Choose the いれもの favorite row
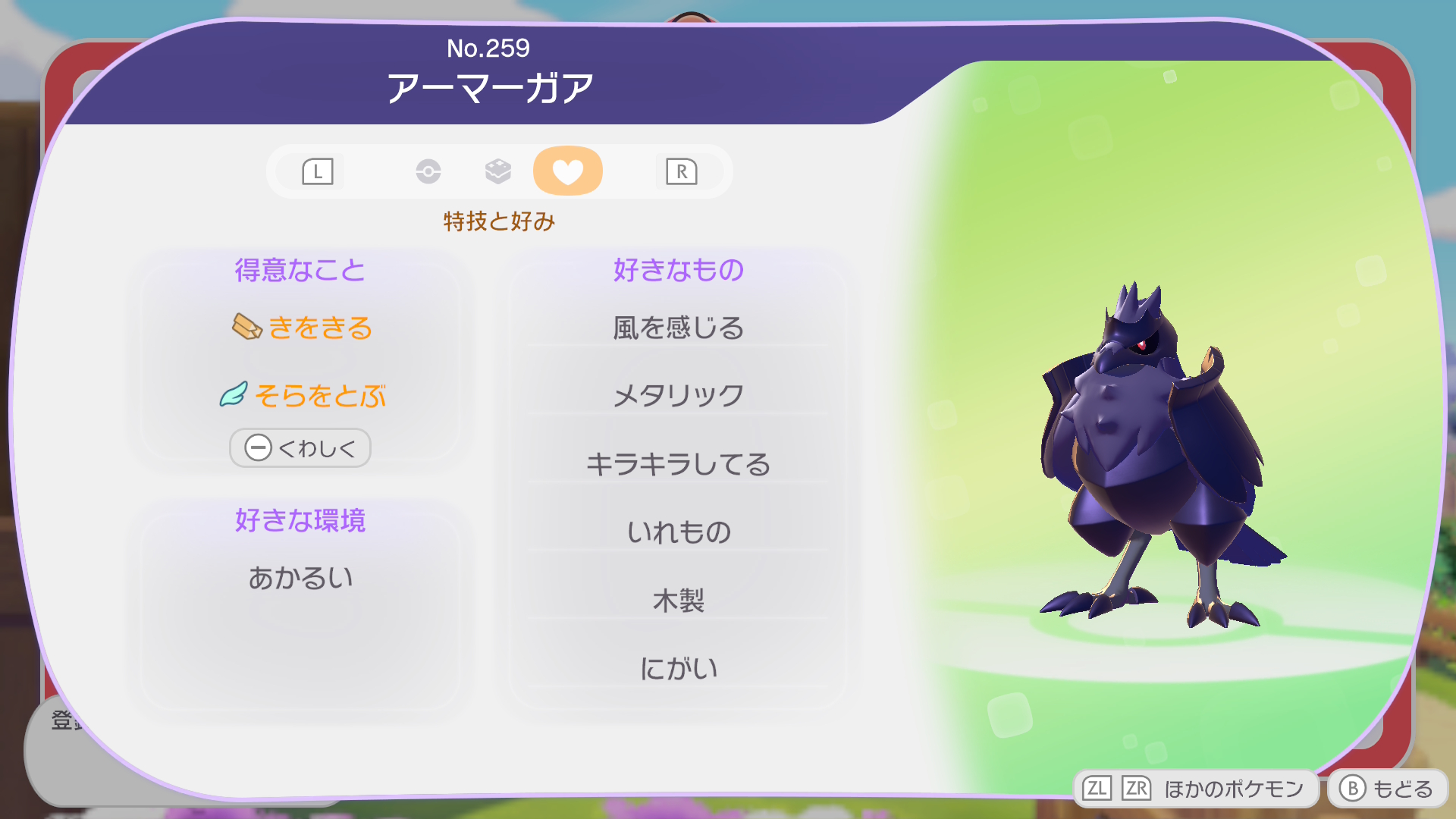Viewport: 1456px width, 819px height. (x=678, y=532)
